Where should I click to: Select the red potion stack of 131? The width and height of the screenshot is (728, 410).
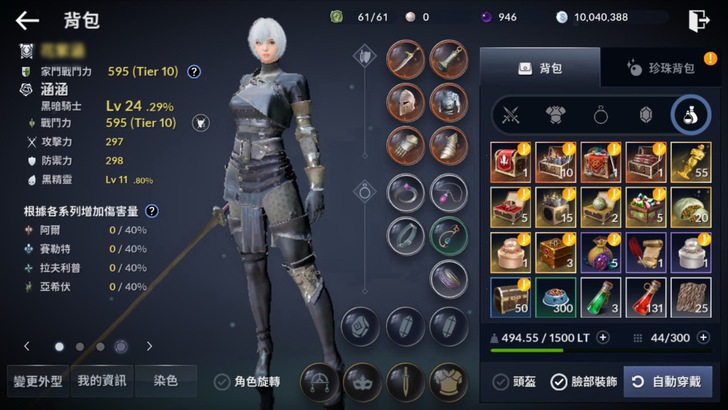pyautogui.click(x=646, y=297)
